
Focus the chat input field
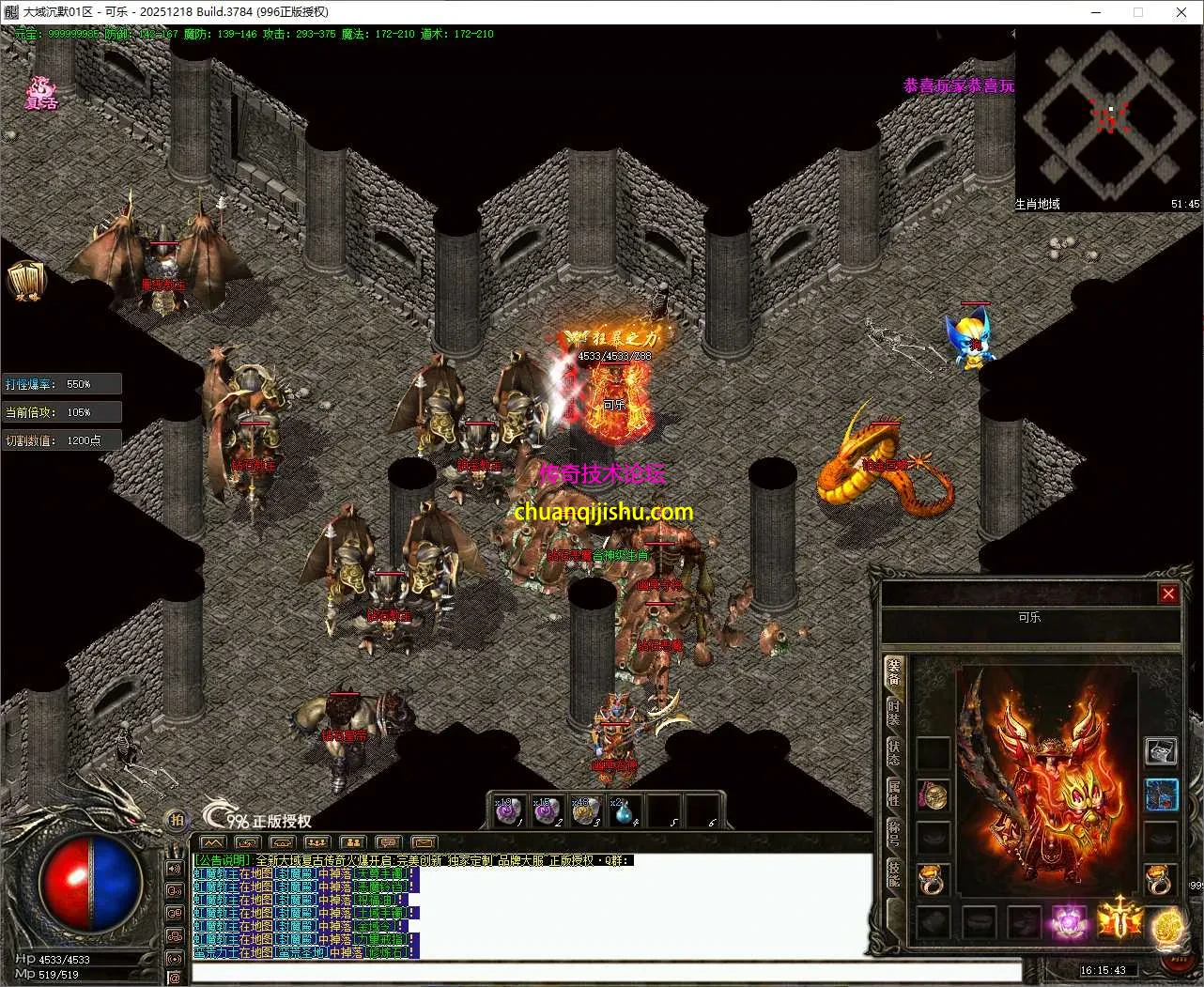click(606, 971)
